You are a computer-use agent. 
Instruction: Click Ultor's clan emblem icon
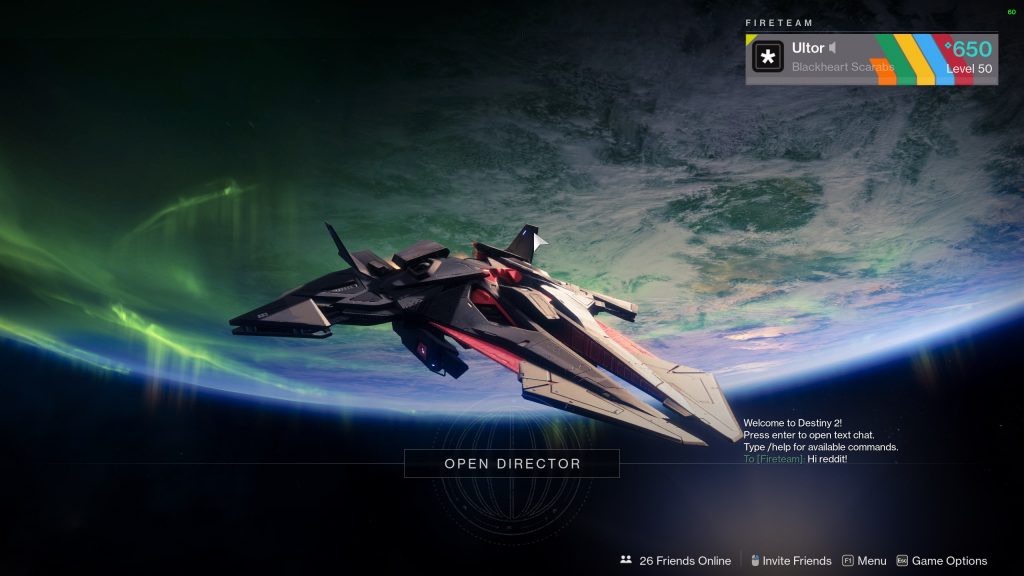click(x=768, y=57)
